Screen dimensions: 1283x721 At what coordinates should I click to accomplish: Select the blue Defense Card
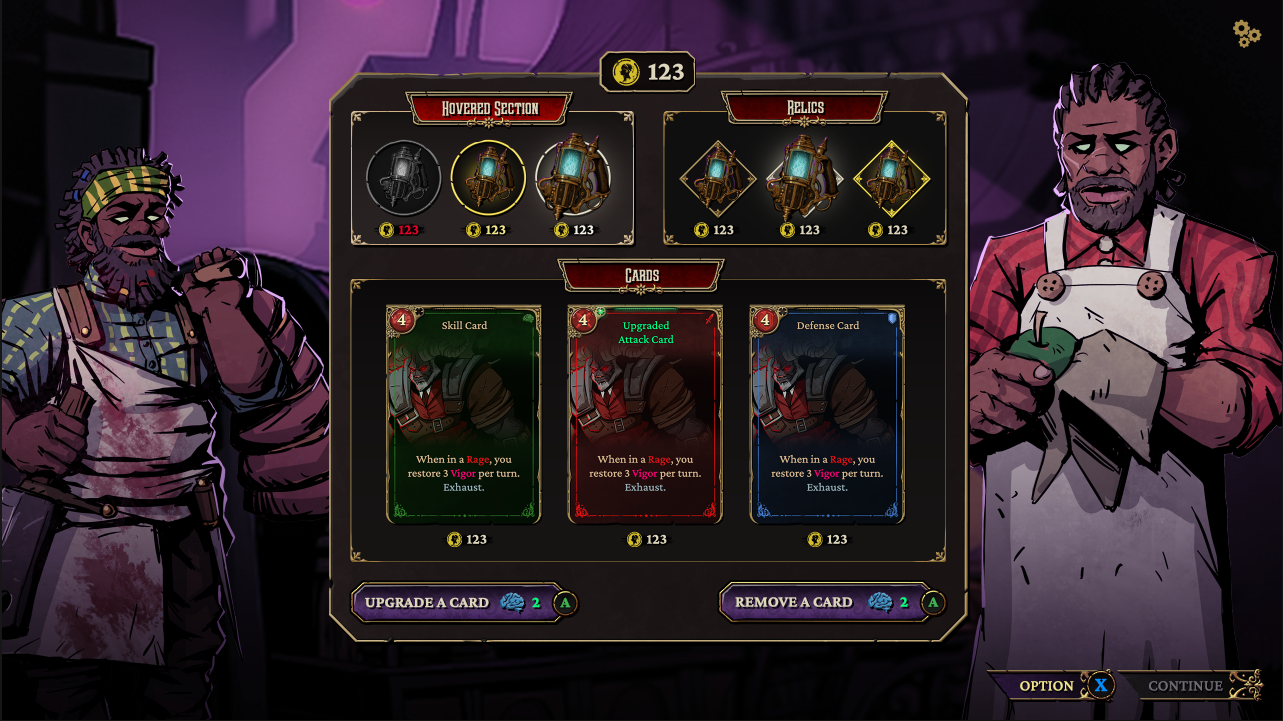coord(827,414)
